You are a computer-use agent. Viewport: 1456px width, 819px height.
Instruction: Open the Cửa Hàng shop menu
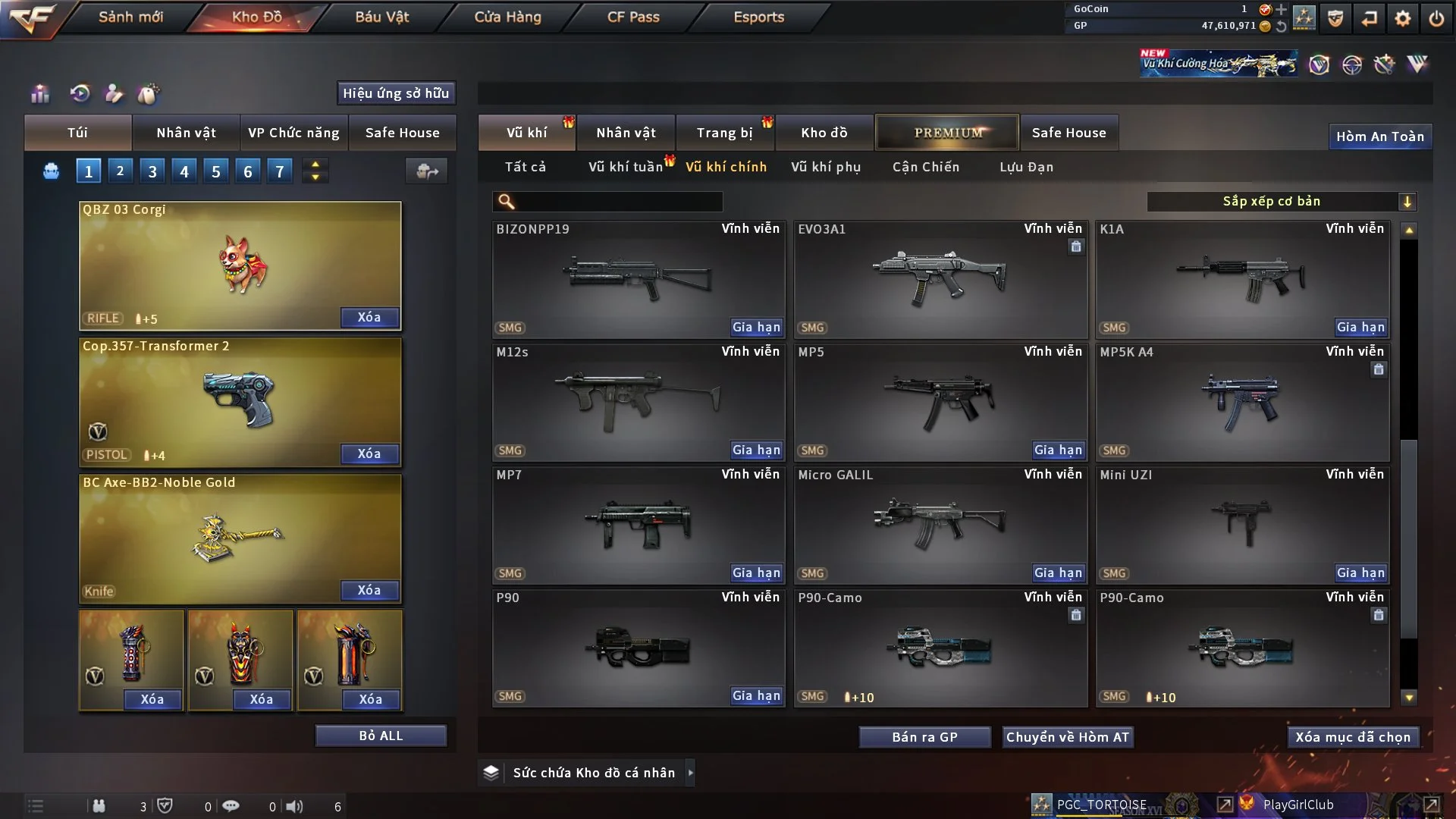(507, 17)
